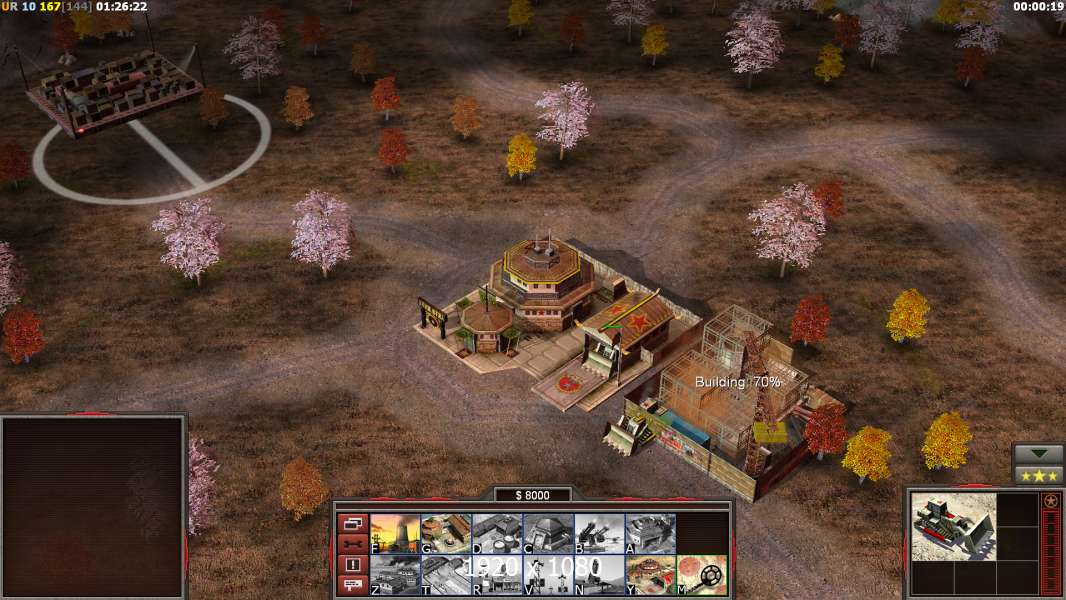Click the minimap radar panel
Image resolution: width=1066 pixels, height=600 pixels.
tap(93, 507)
